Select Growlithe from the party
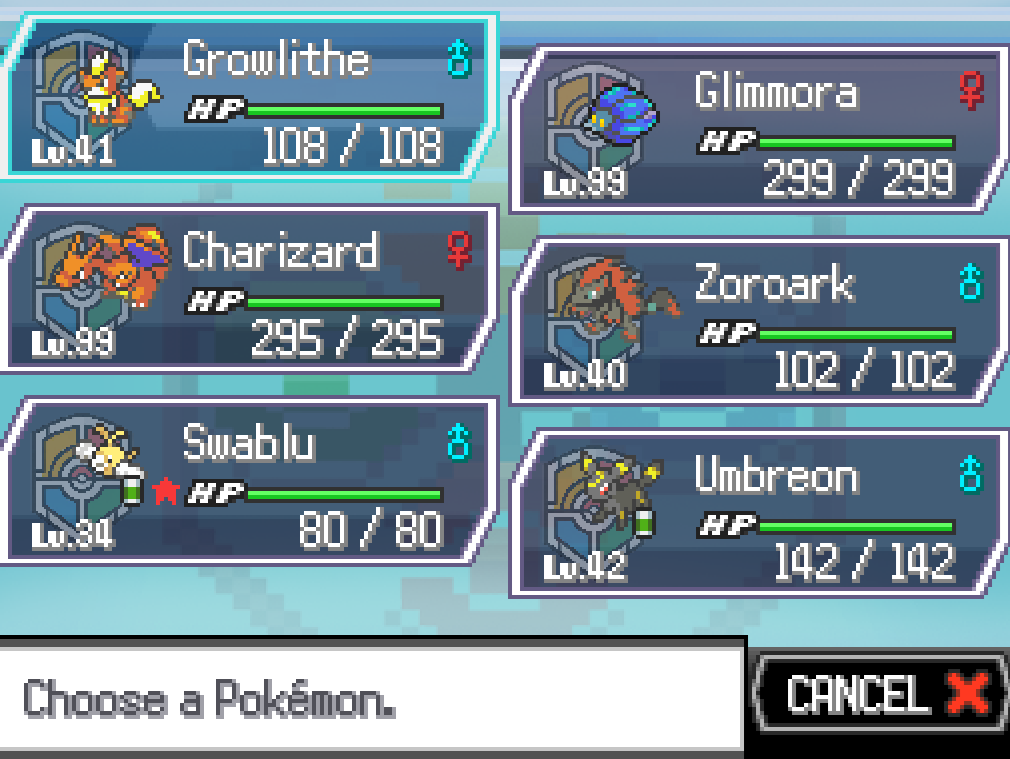This screenshot has width=1010, height=759. pyautogui.click(x=250, y=97)
